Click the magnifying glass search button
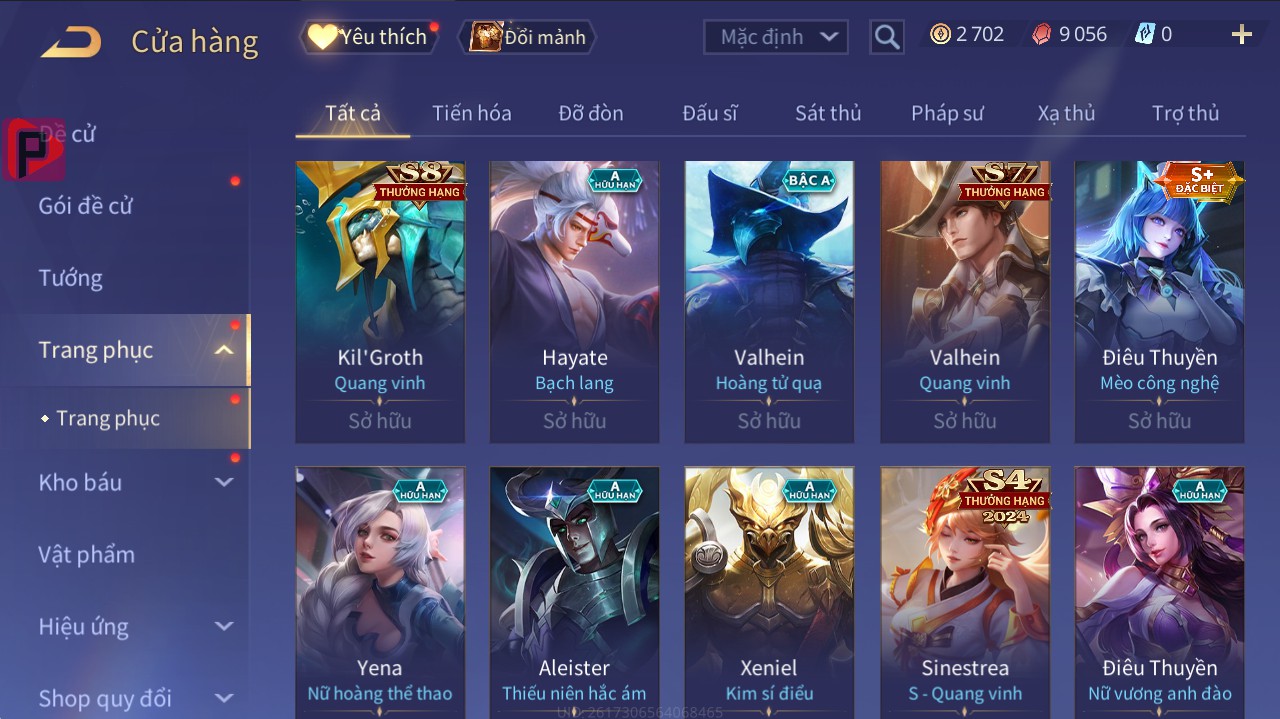The image size is (1280, 719). 886,37
